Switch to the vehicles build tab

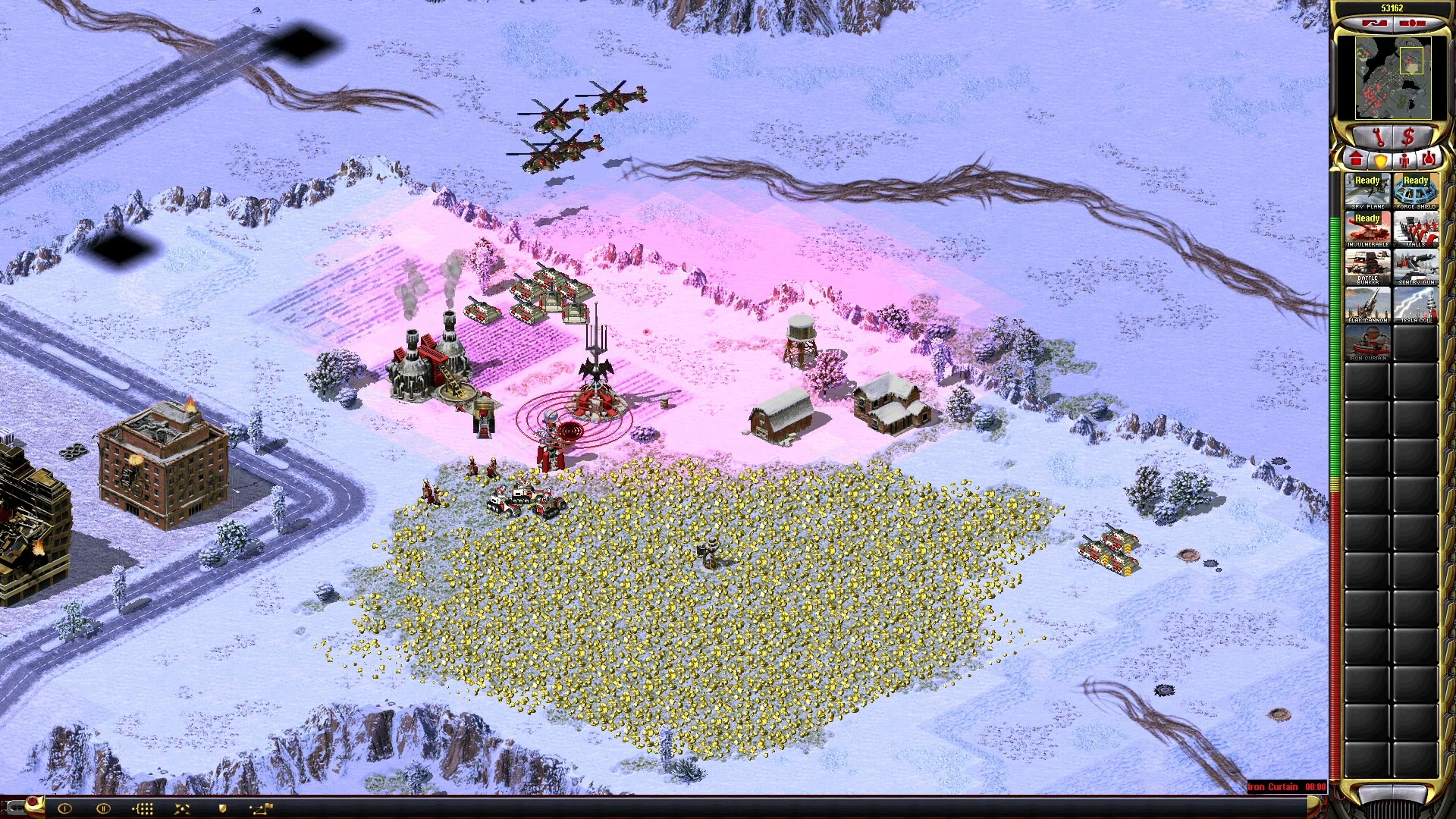pos(1428,160)
